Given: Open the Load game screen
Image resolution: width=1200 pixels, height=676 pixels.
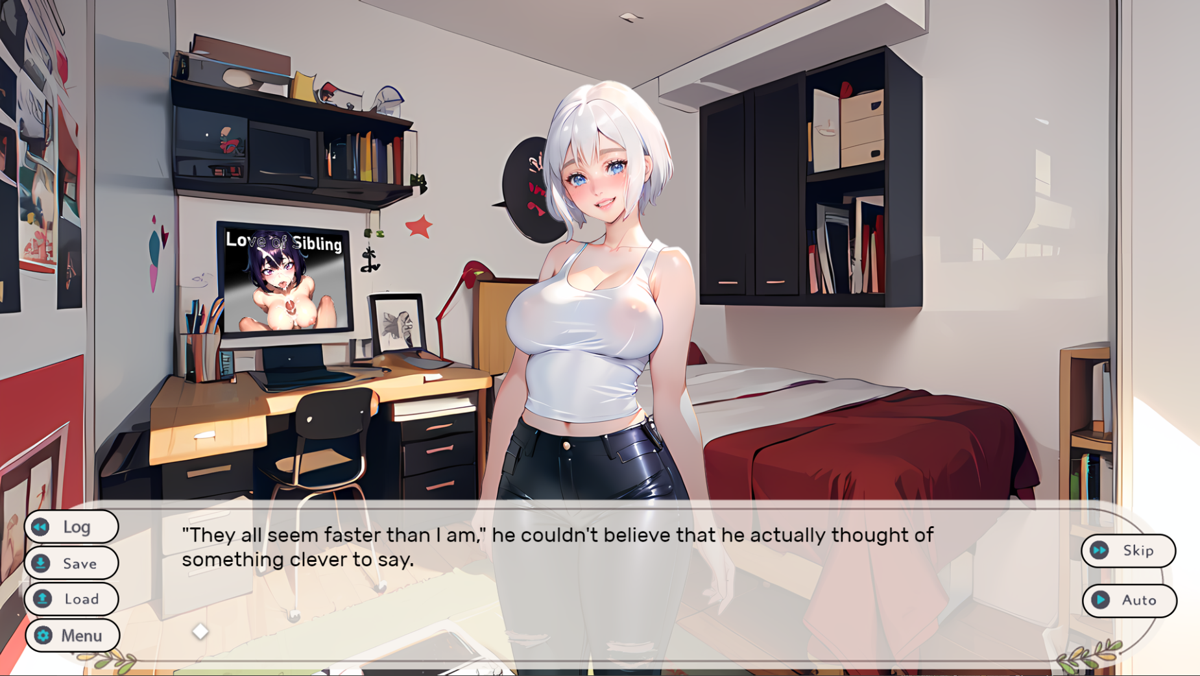Looking at the screenshot, I should pos(71,599).
